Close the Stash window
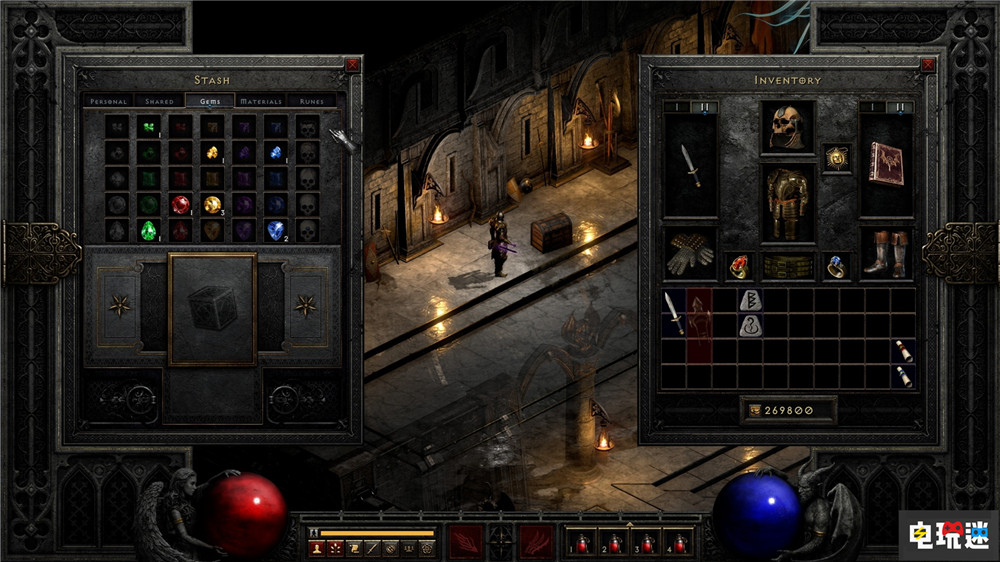Screen dimensions: 1000x562 tap(352, 65)
